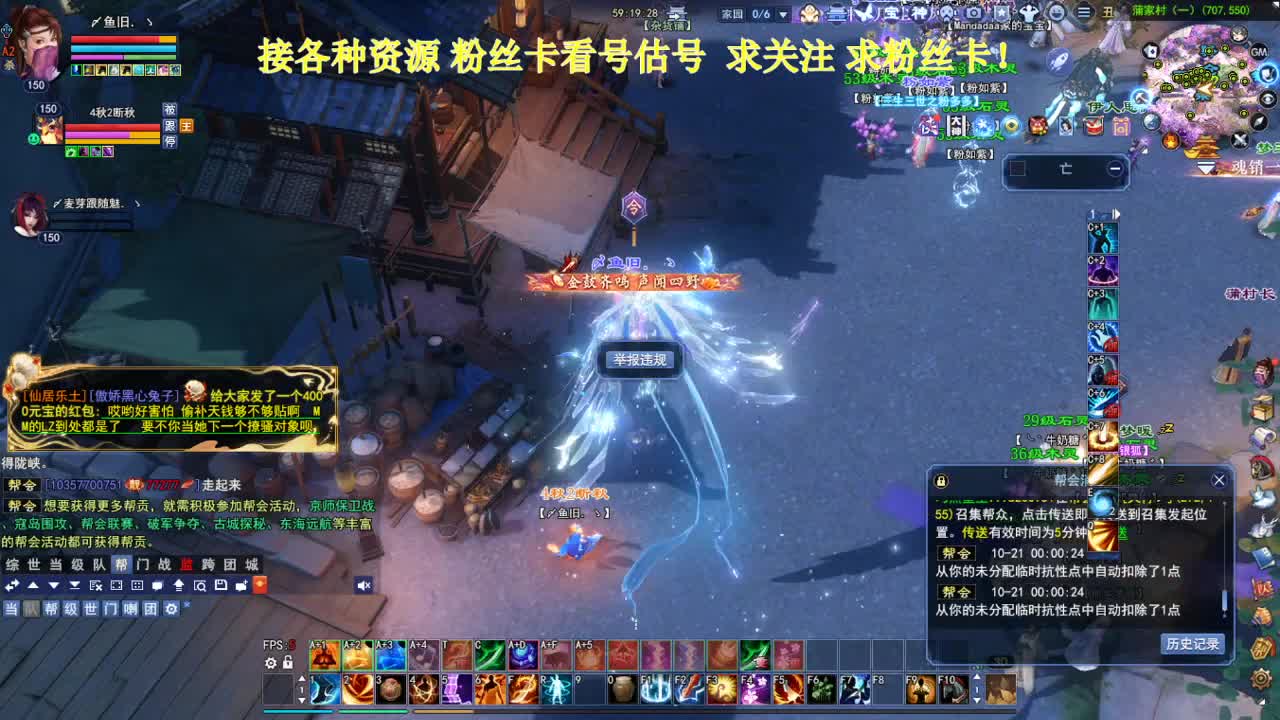Screen dimensions: 1280x720
Task: Click the red drum event icon at top right
Action: pos(1093,126)
